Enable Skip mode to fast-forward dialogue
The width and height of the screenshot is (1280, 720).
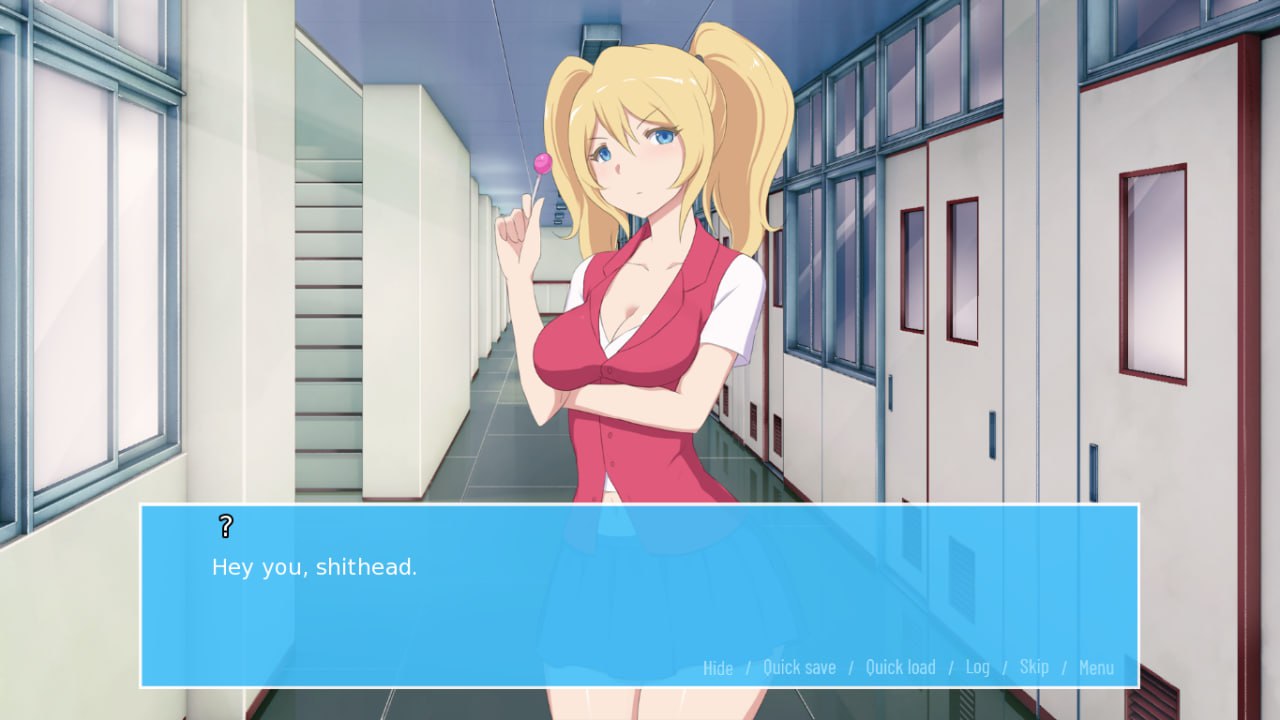tap(1034, 667)
